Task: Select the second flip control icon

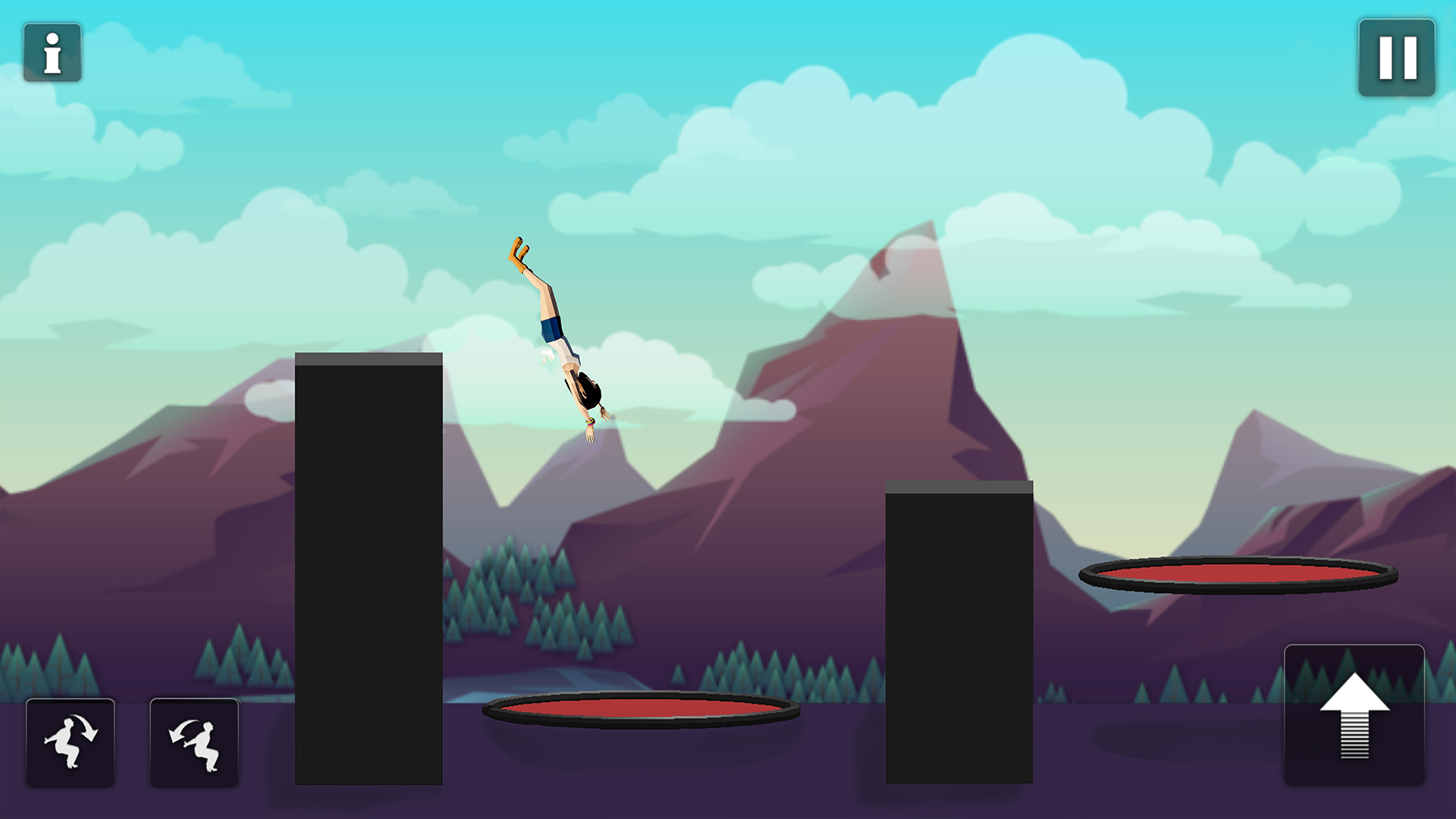Action: 193,741
